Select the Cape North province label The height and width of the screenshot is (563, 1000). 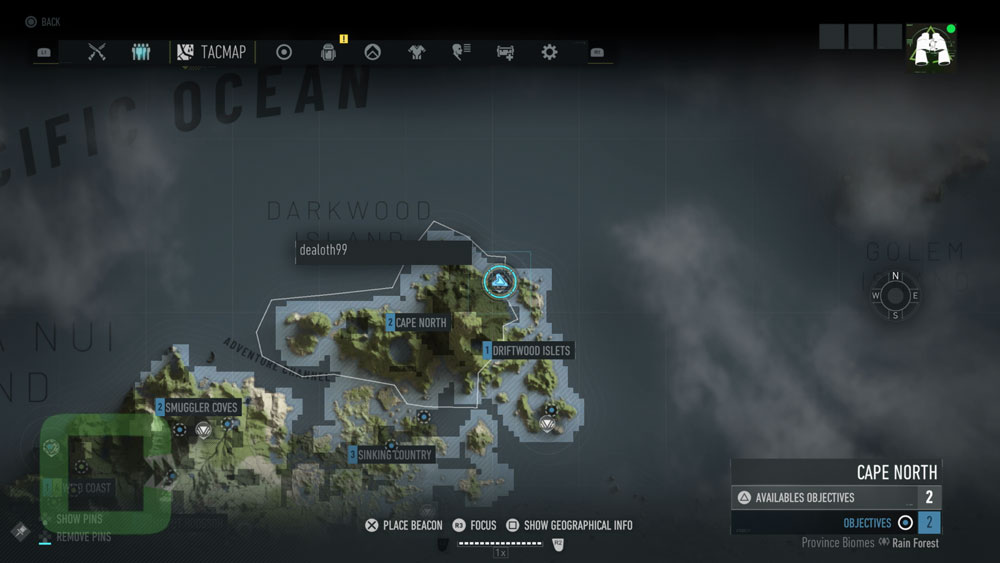[420, 323]
